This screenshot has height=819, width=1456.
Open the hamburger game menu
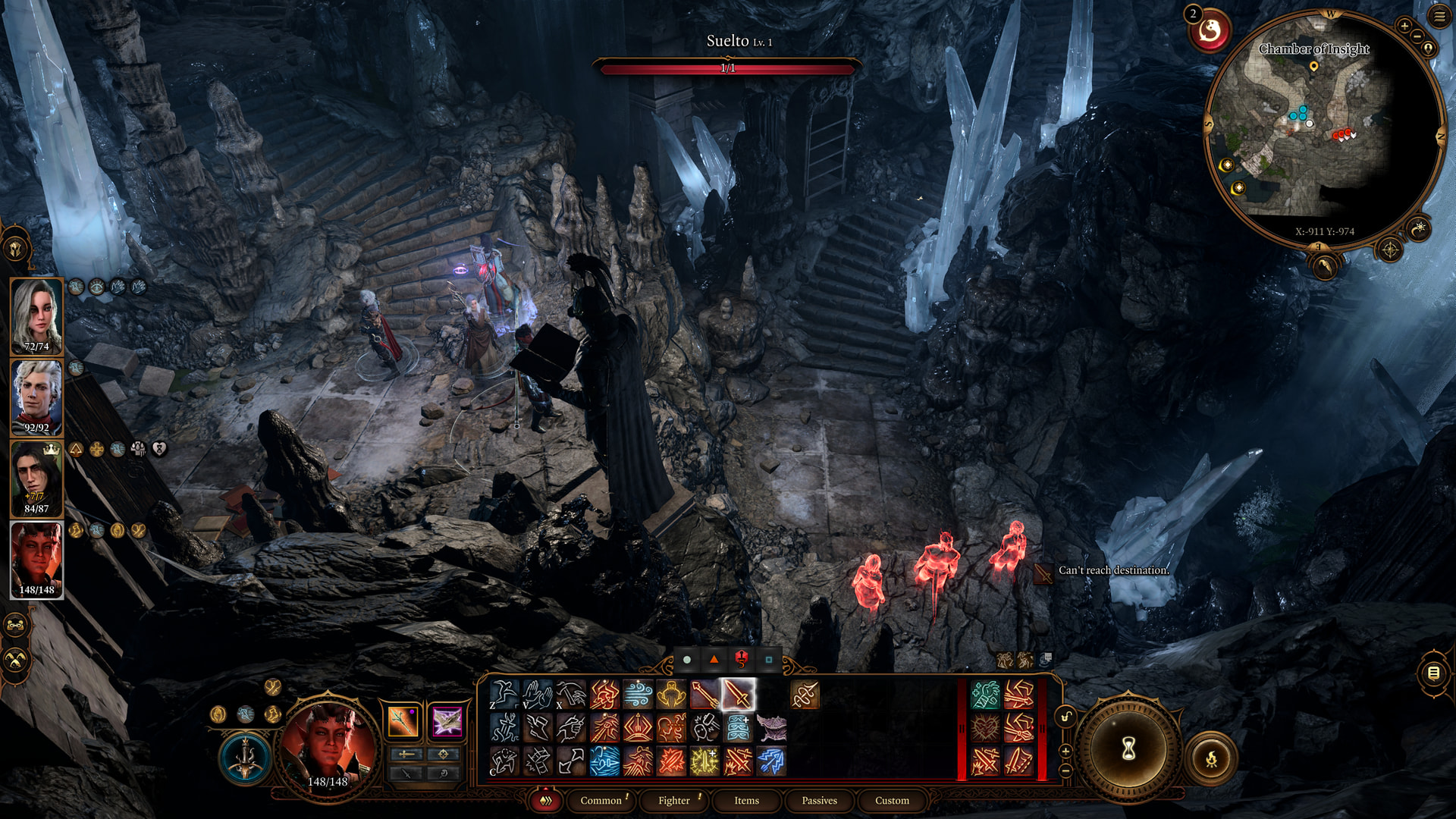coord(1439,17)
